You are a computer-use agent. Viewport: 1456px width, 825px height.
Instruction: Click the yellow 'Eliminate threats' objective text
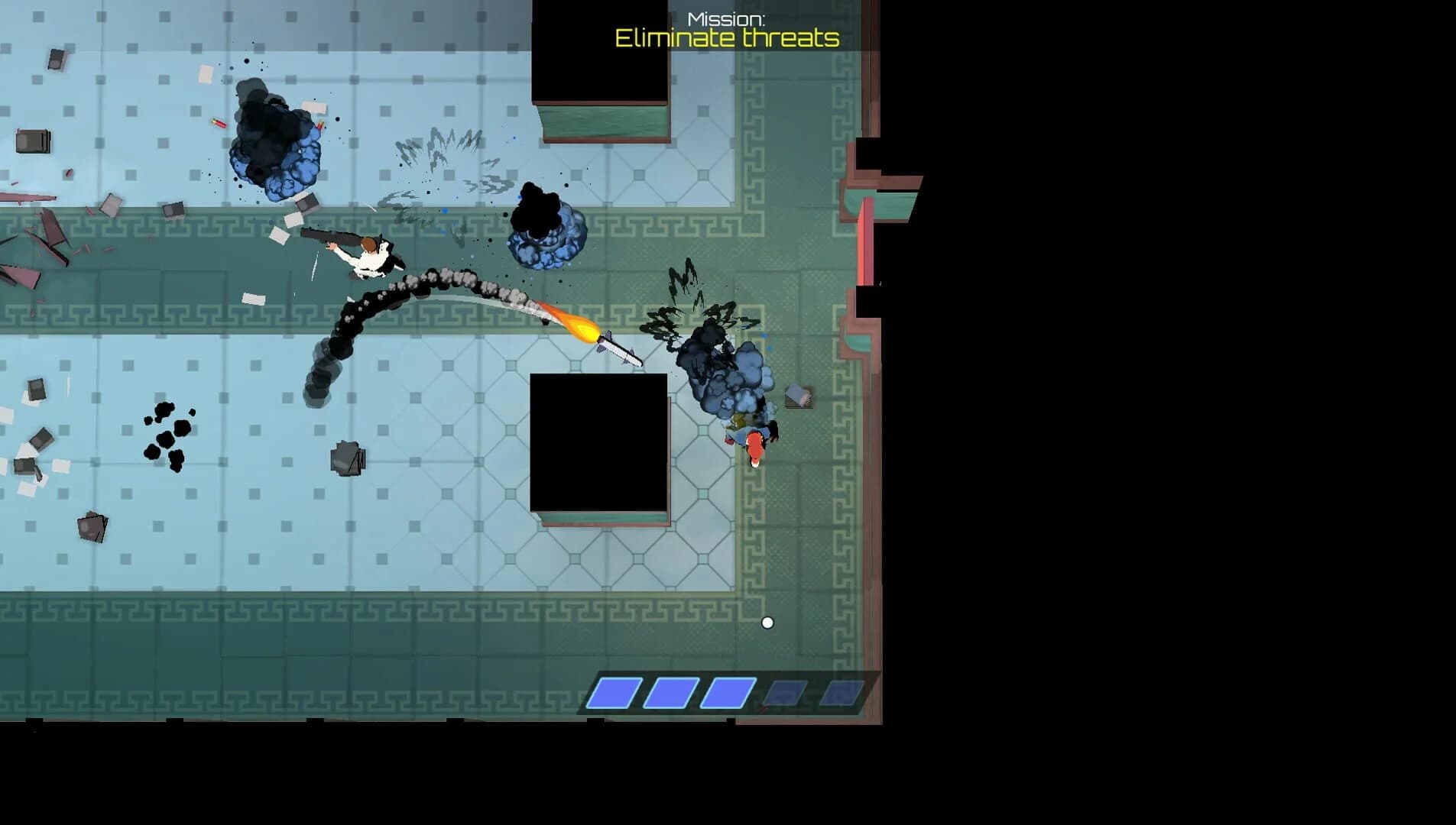tap(726, 36)
